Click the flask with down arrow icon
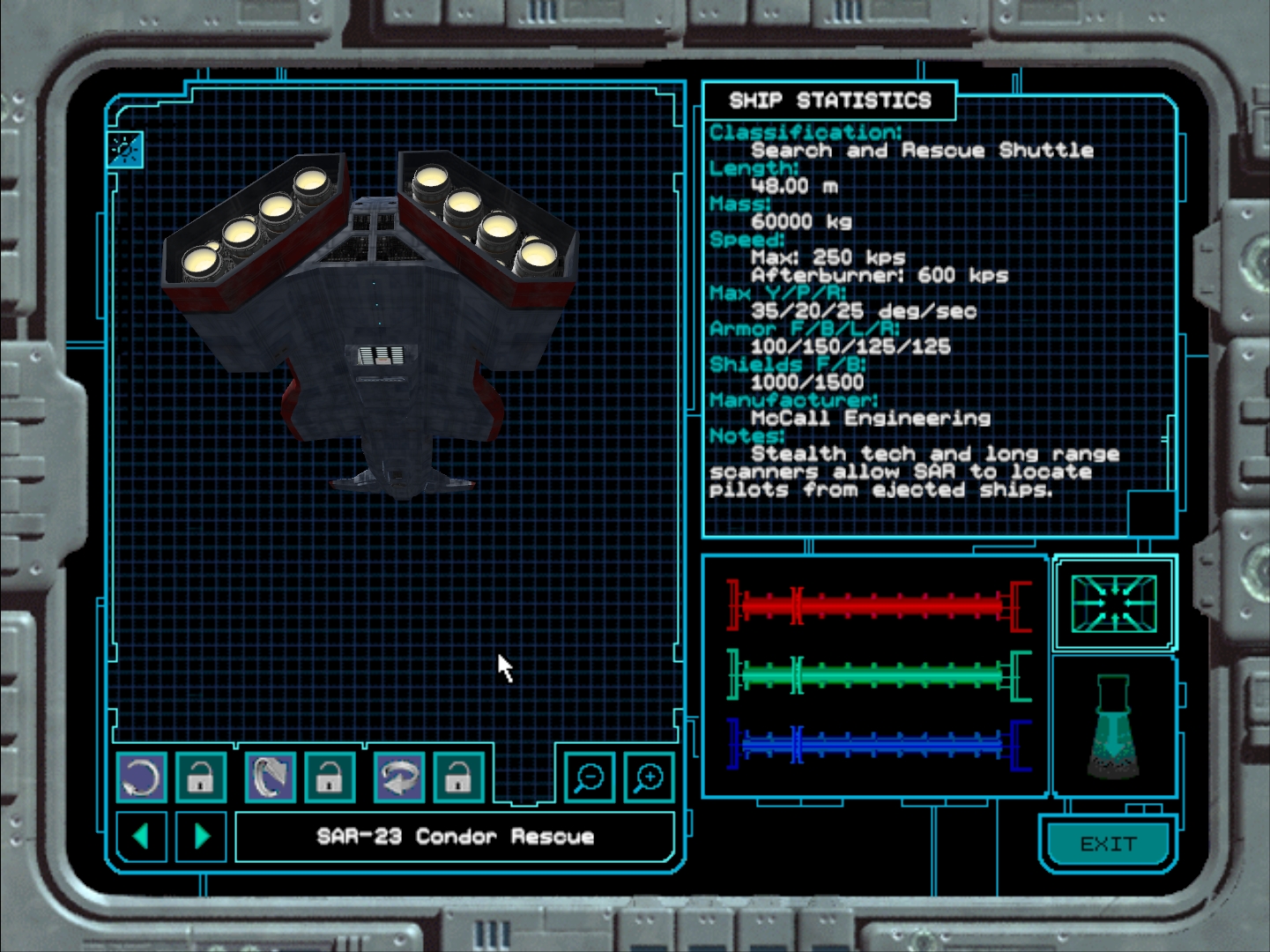The image size is (1270, 952). 1114,727
